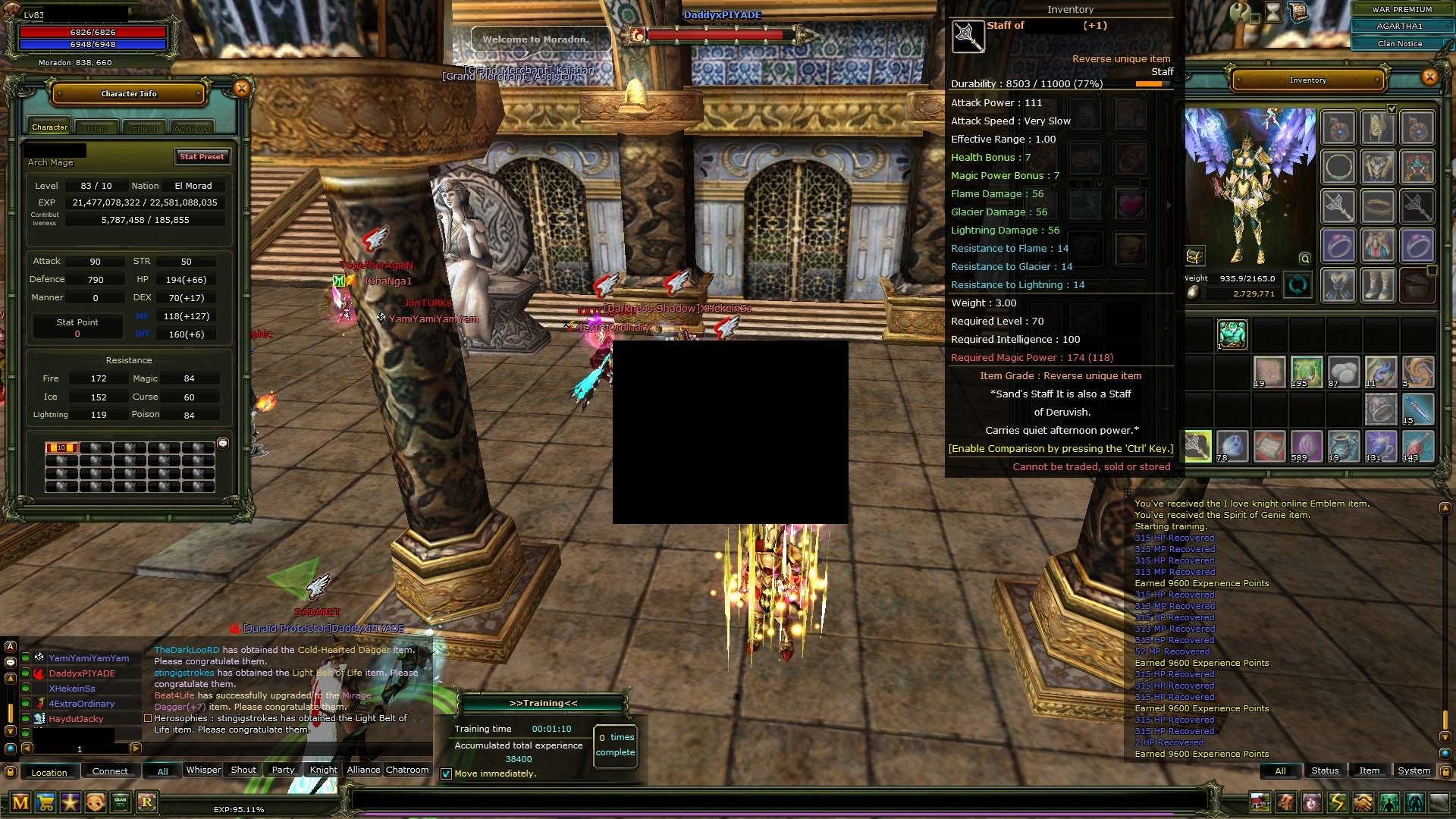Click the handshake trade icon bottom-right
1456x819 pixels.
pos(1362,802)
